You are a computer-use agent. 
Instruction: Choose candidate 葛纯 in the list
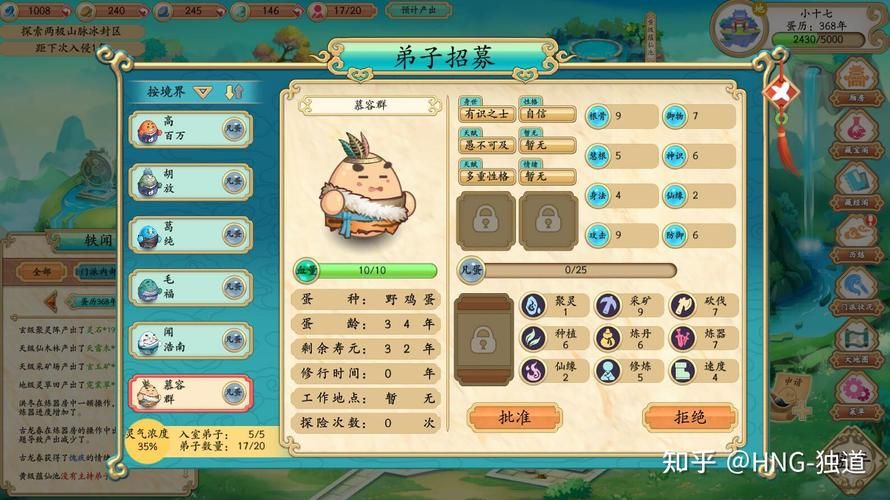pos(190,235)
